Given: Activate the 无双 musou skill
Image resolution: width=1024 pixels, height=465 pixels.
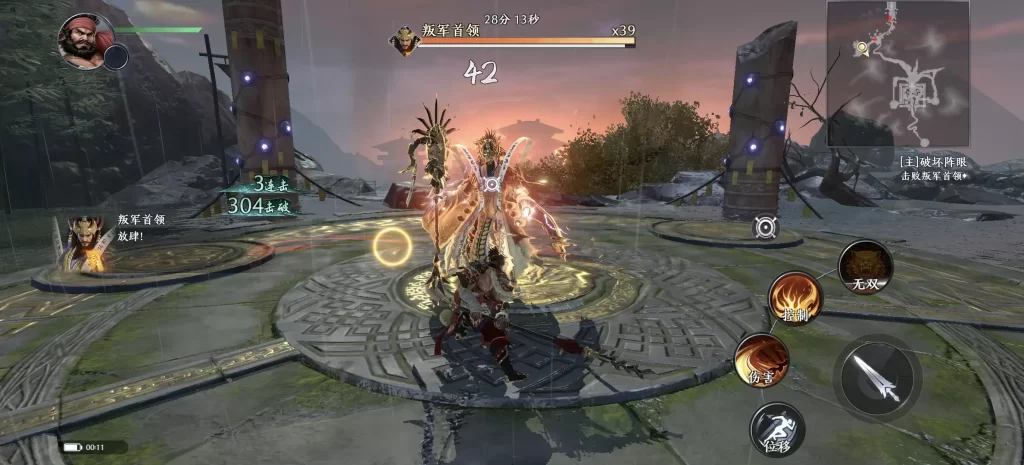Looking at the screenshot, I should (x=865, y=266).
